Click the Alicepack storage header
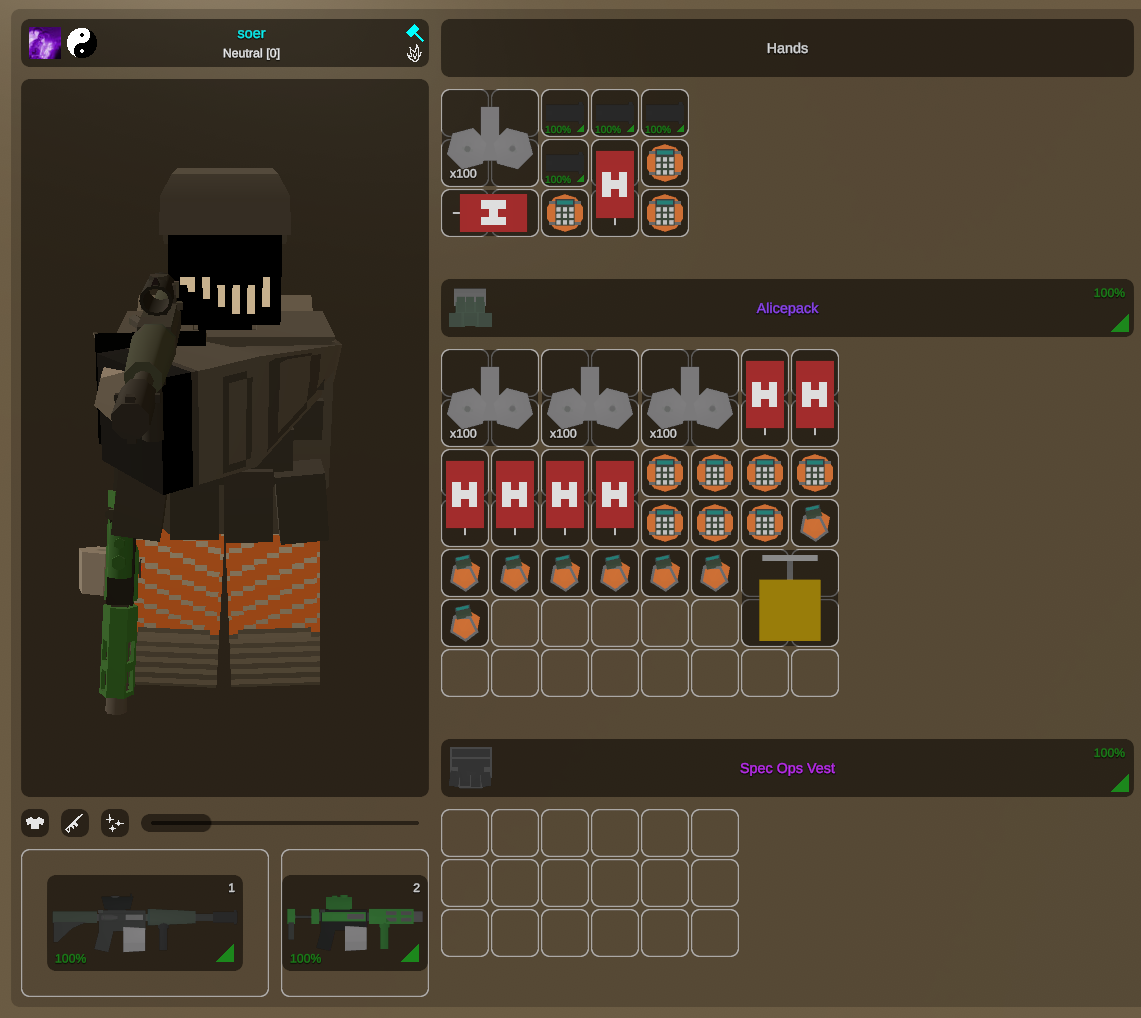 [787, 308]
